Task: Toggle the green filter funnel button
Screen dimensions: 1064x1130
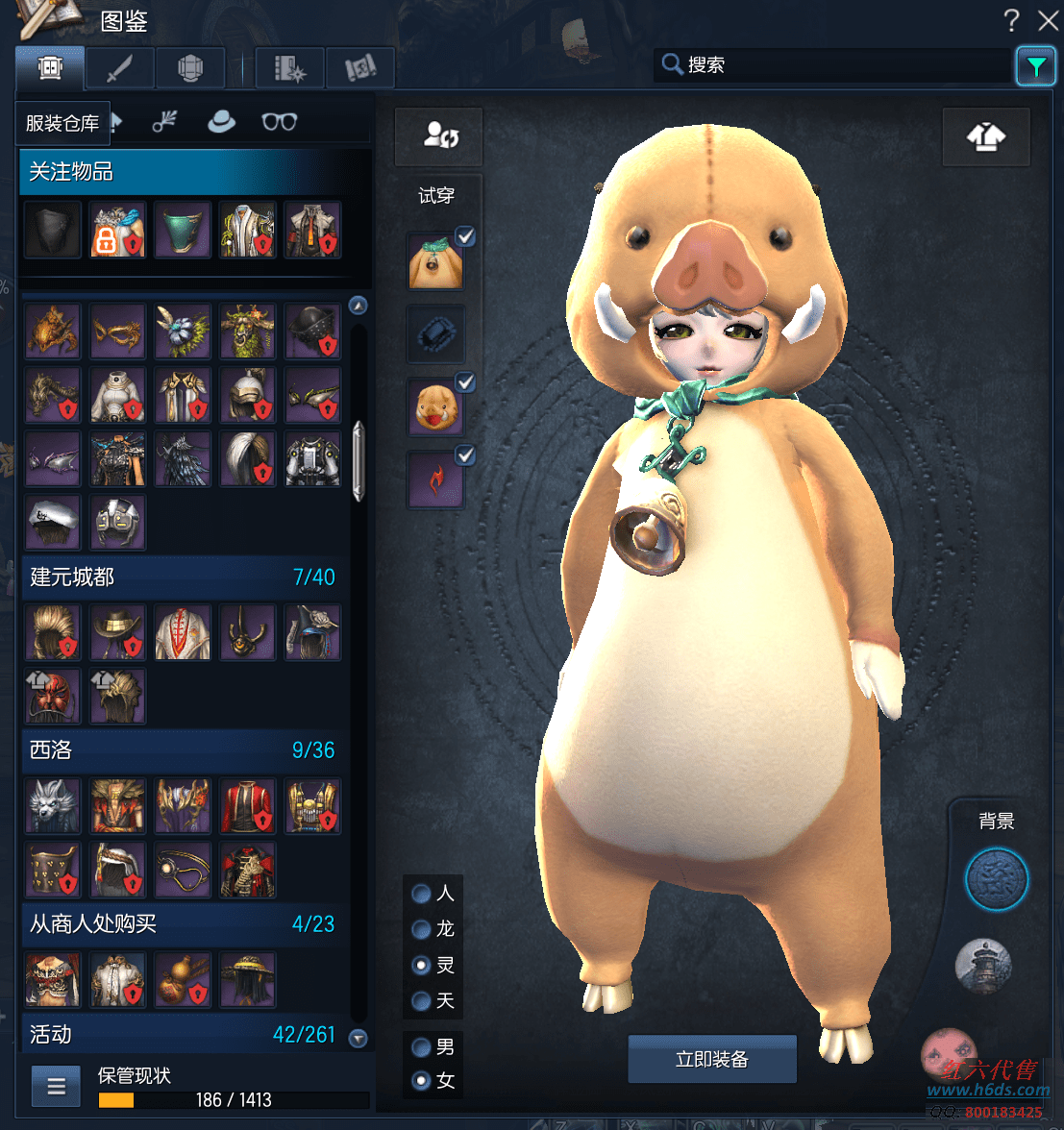Action: [1035, 66]
